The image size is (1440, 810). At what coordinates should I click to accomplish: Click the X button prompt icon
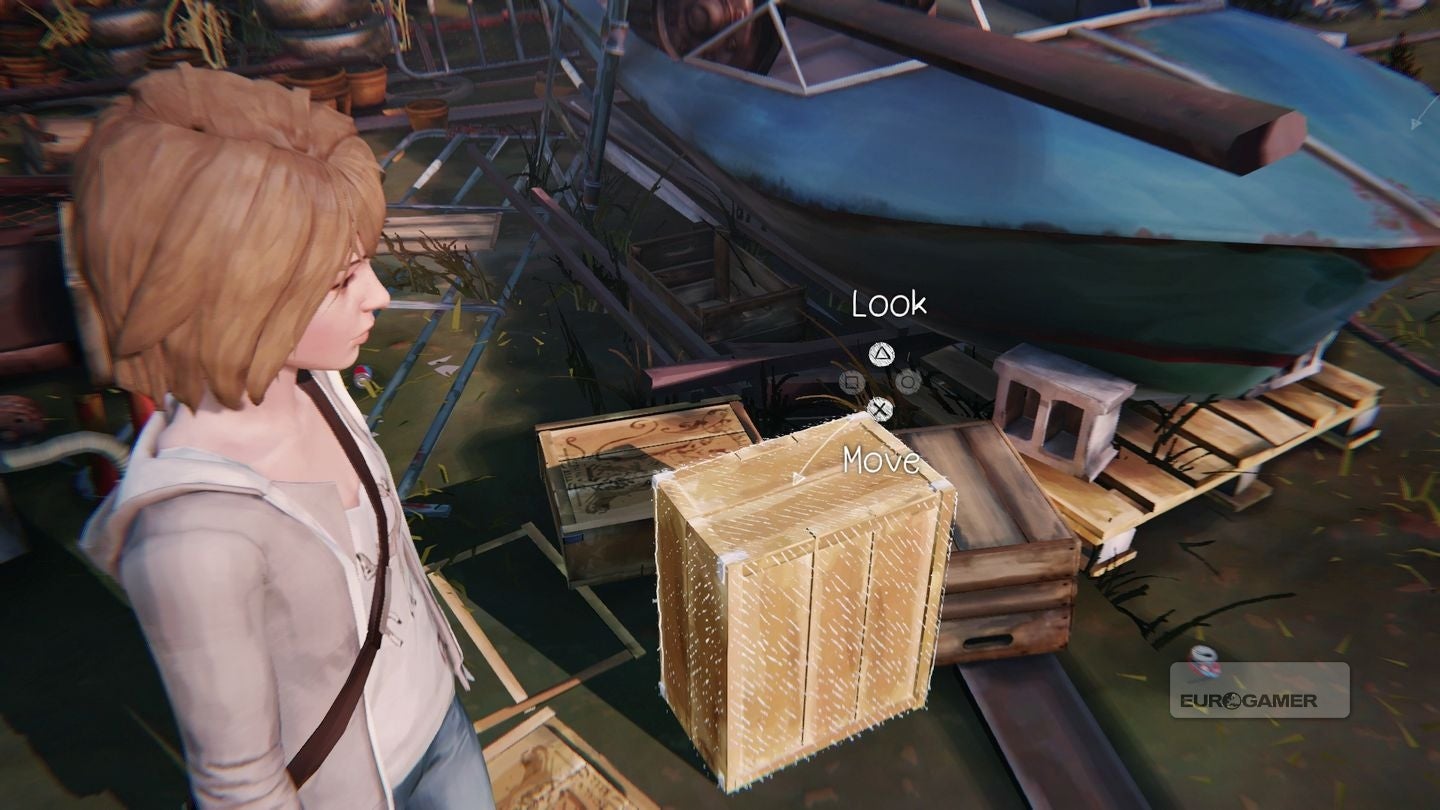[x=881, y=409]
